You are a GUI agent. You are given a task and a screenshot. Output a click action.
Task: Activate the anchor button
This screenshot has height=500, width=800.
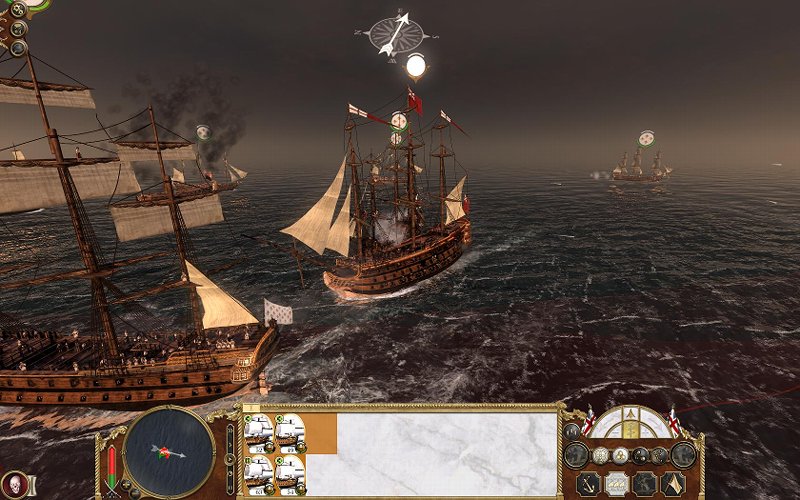pos(588,484)
